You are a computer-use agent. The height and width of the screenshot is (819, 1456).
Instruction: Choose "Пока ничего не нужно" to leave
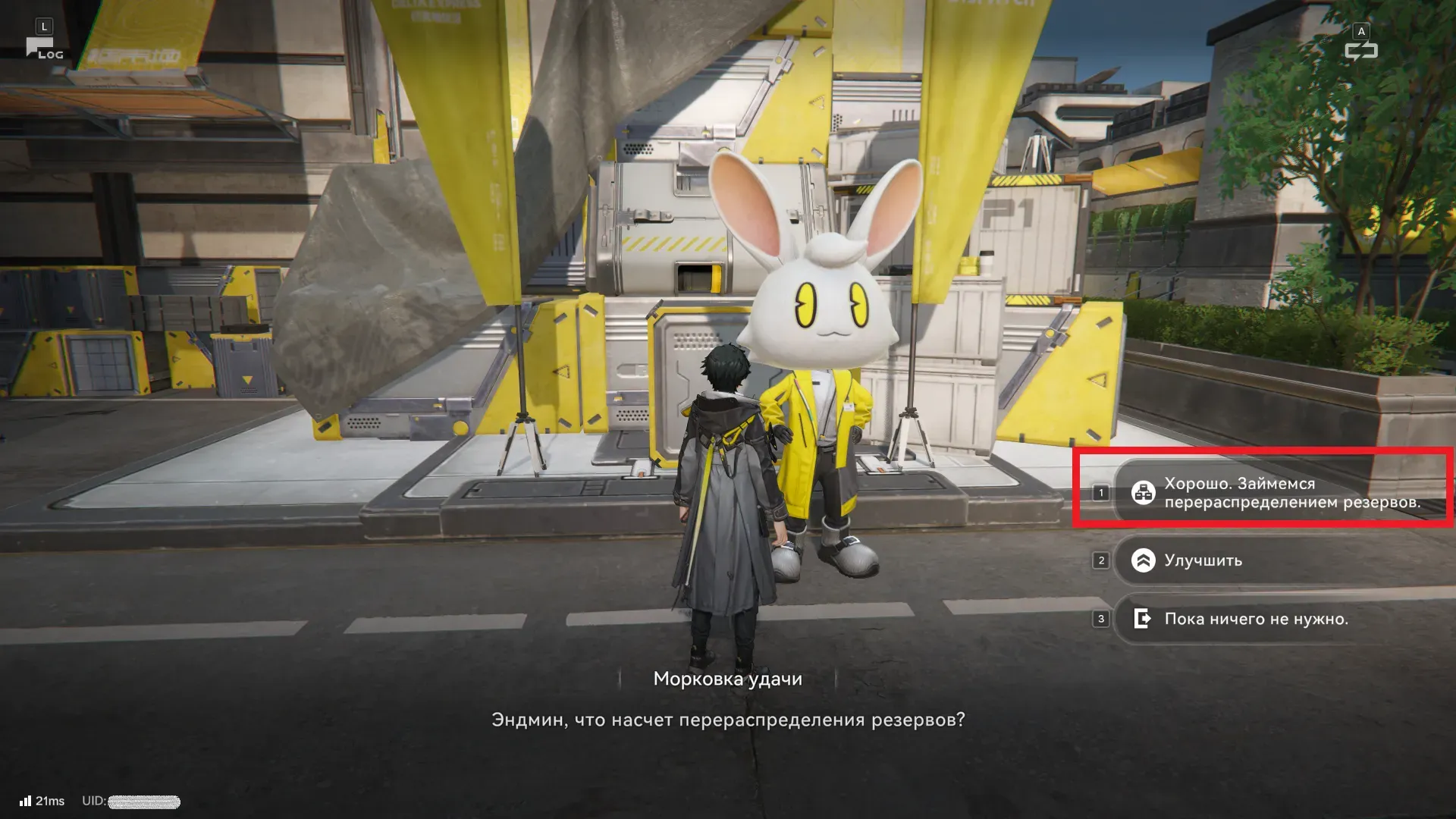pos(1282,619)
